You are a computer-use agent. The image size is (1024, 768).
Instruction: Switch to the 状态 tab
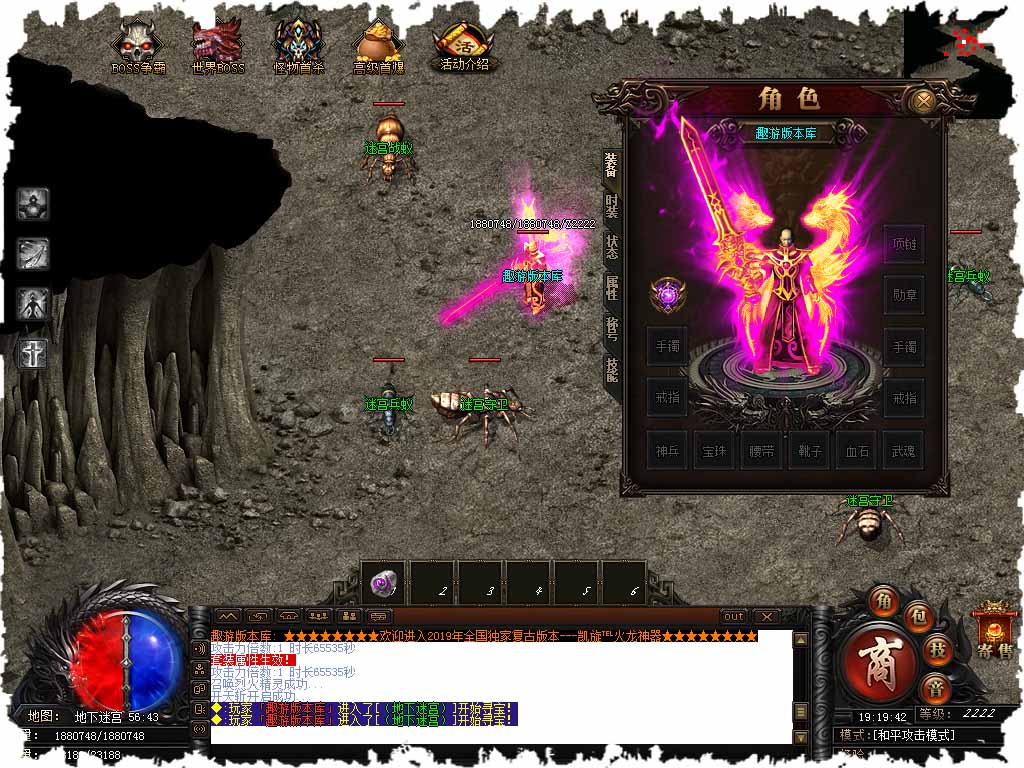(x=611, y=249)
